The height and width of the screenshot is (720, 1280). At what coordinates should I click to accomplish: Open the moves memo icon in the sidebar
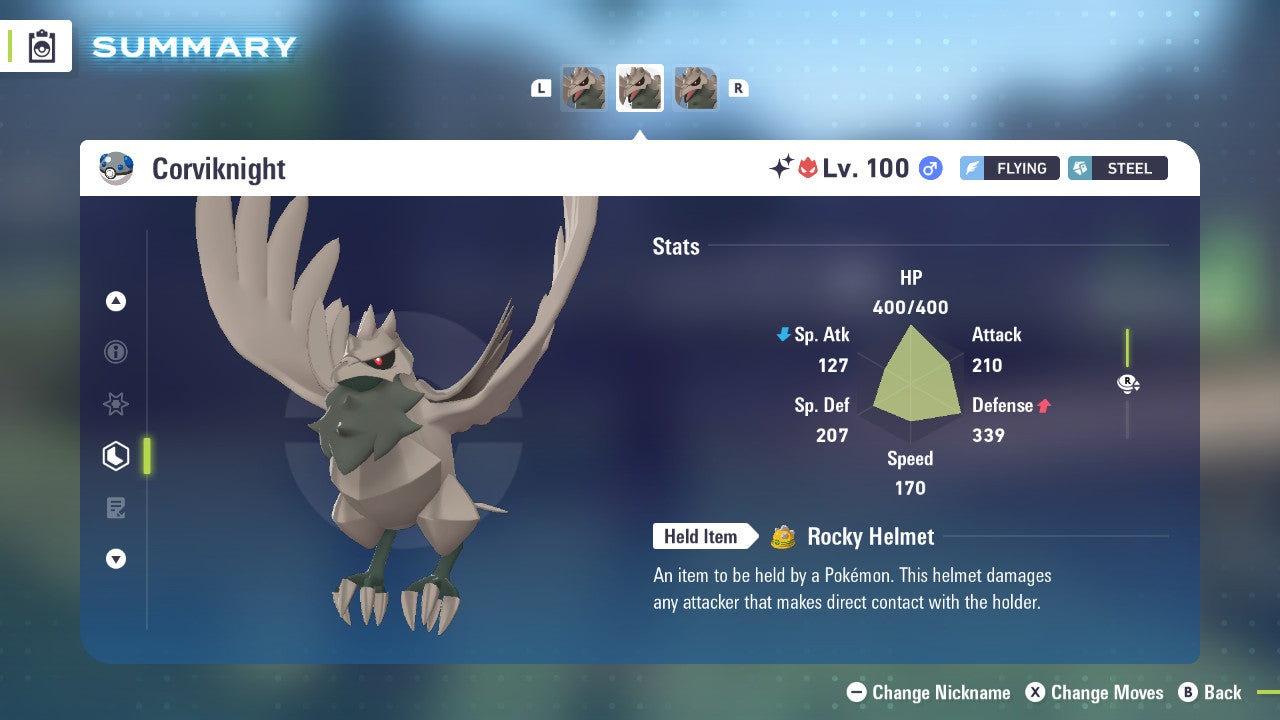point(116,508)
